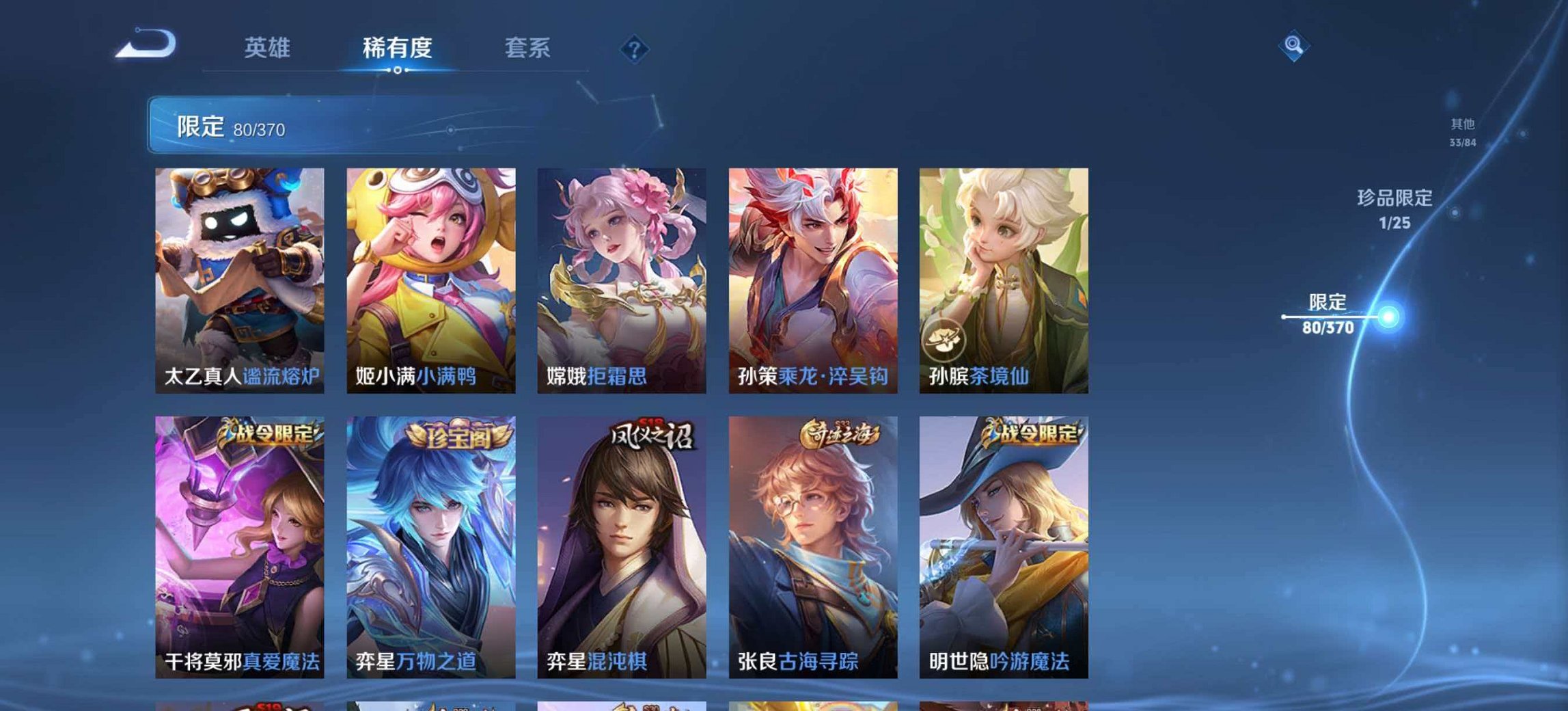This screenshot has width=1568, height=711.
Task: Switch to the 套系 tab
Action: (529, 48)
